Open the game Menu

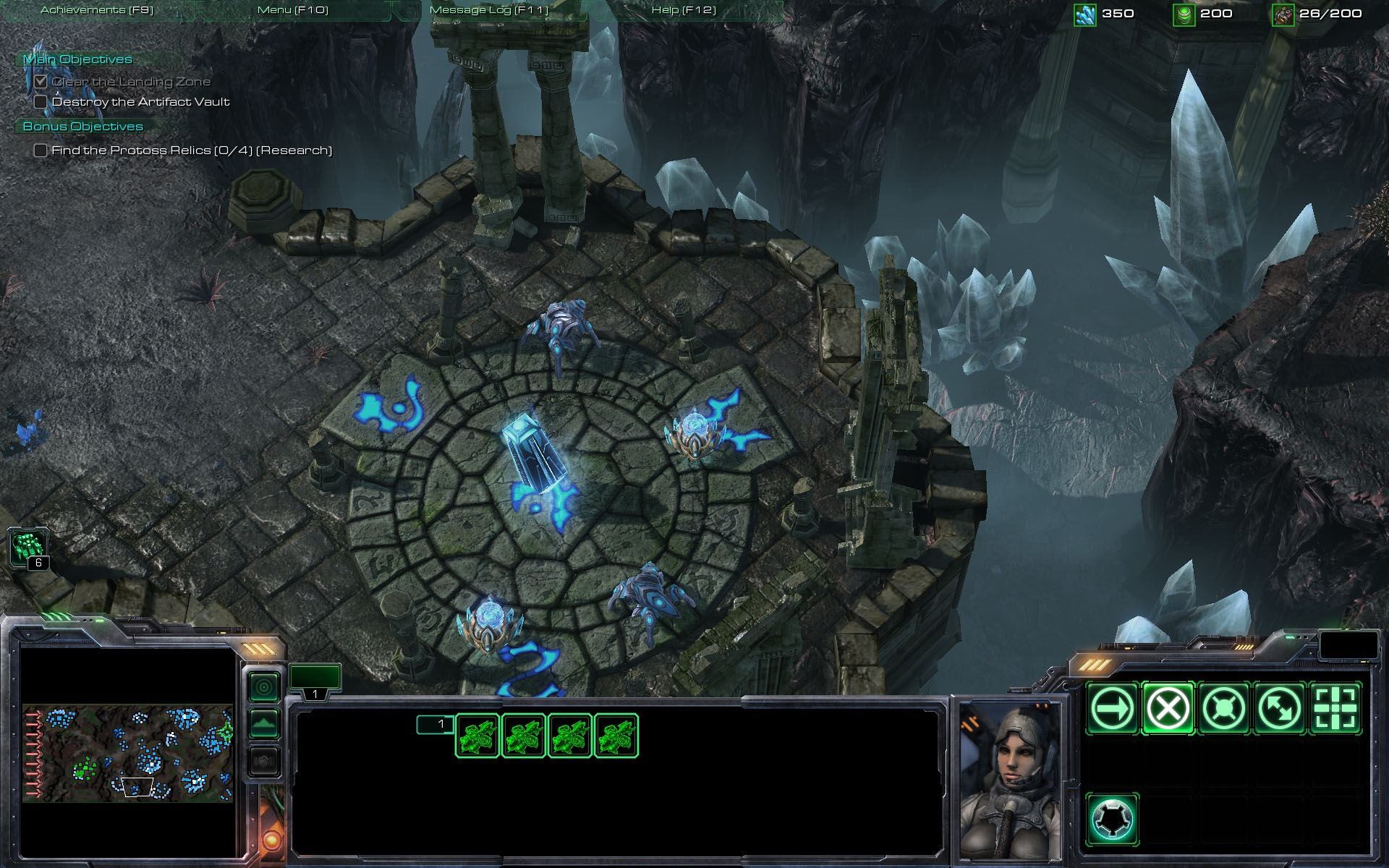(x=292, y=10)
